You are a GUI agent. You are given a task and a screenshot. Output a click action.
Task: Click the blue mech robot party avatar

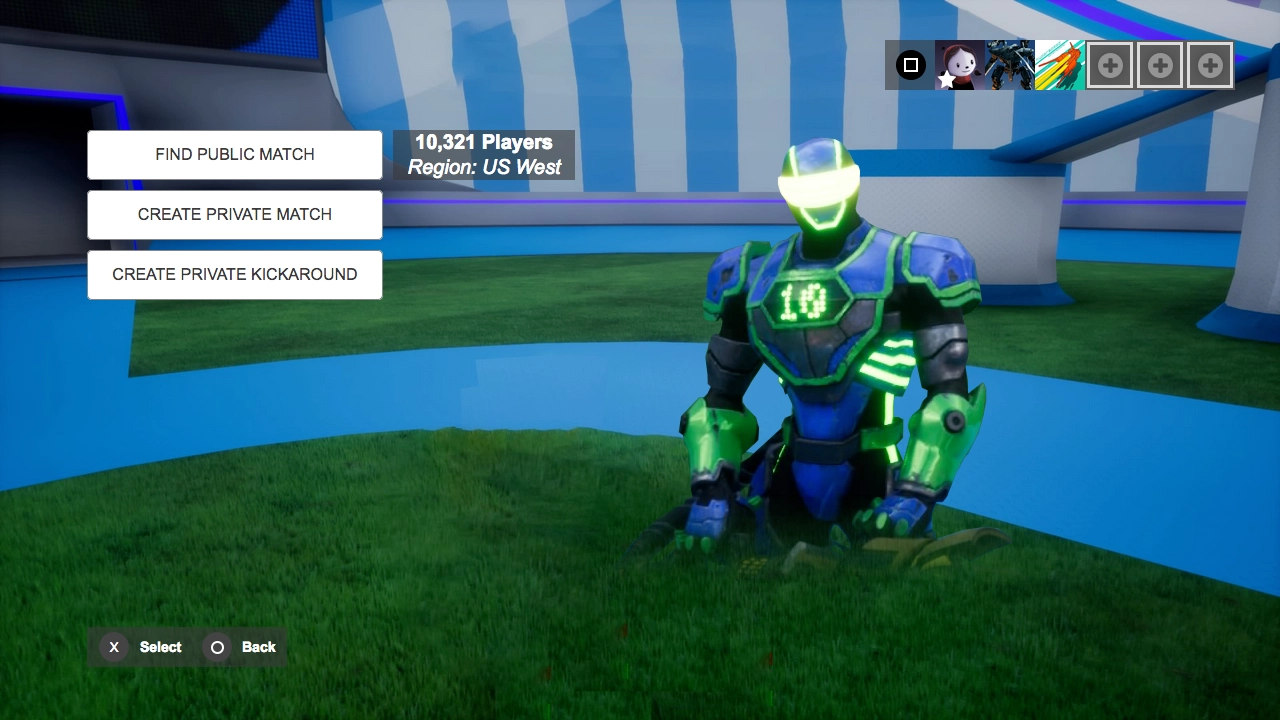click(x=1010, y=66)
